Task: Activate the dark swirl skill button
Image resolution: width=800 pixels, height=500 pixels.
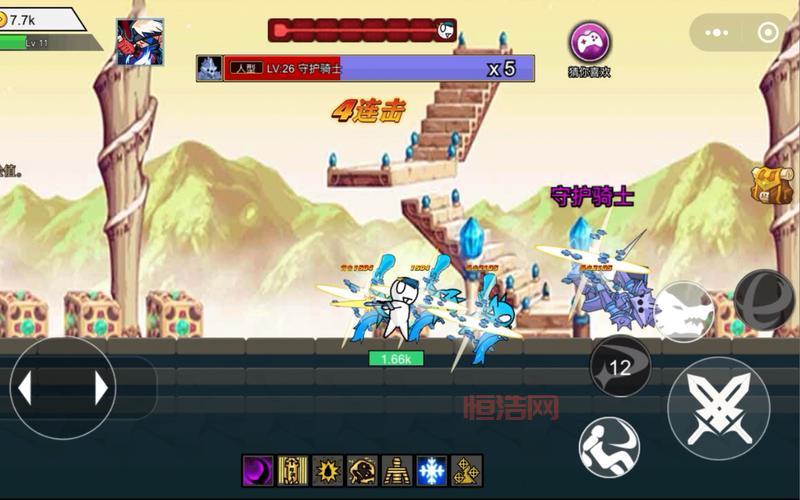Action: coord(764,300)
